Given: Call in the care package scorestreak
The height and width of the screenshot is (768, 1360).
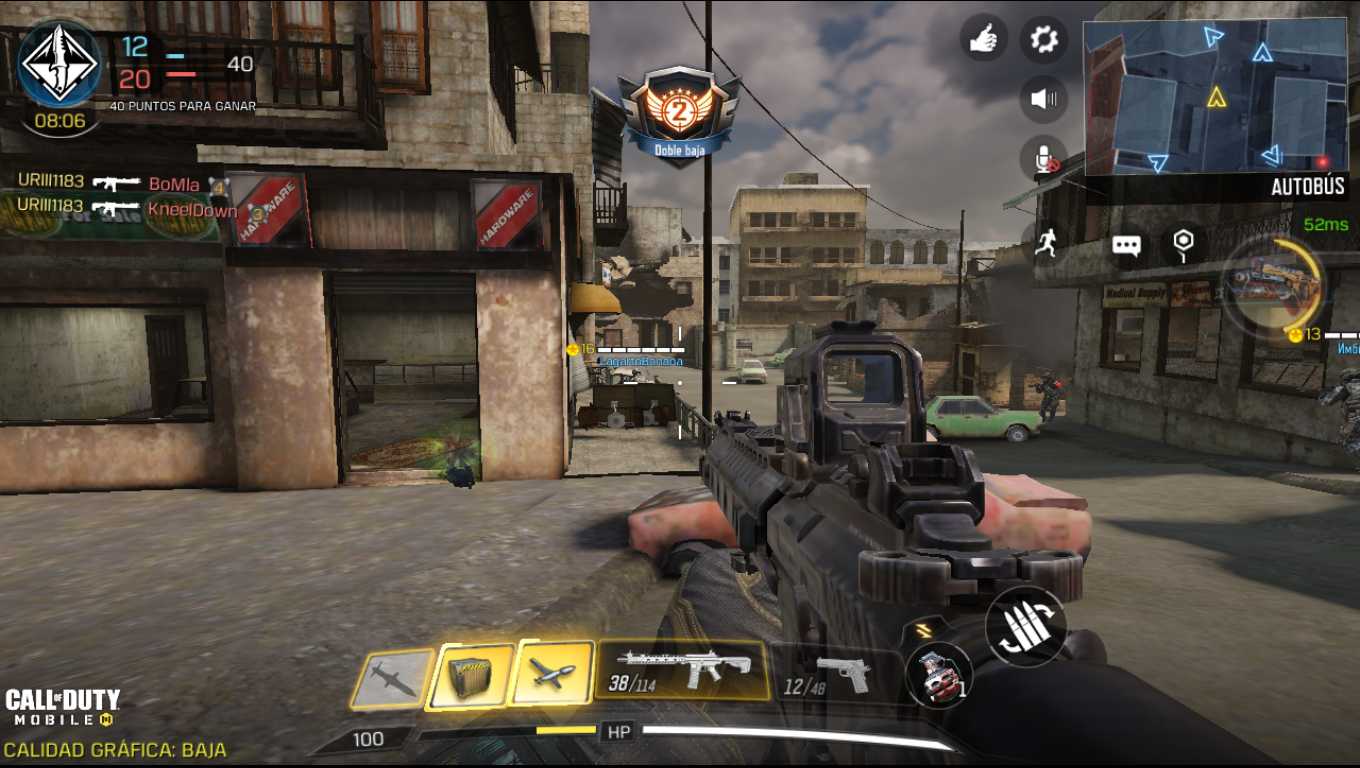Looking at the screenshot, I should (470, 675).
